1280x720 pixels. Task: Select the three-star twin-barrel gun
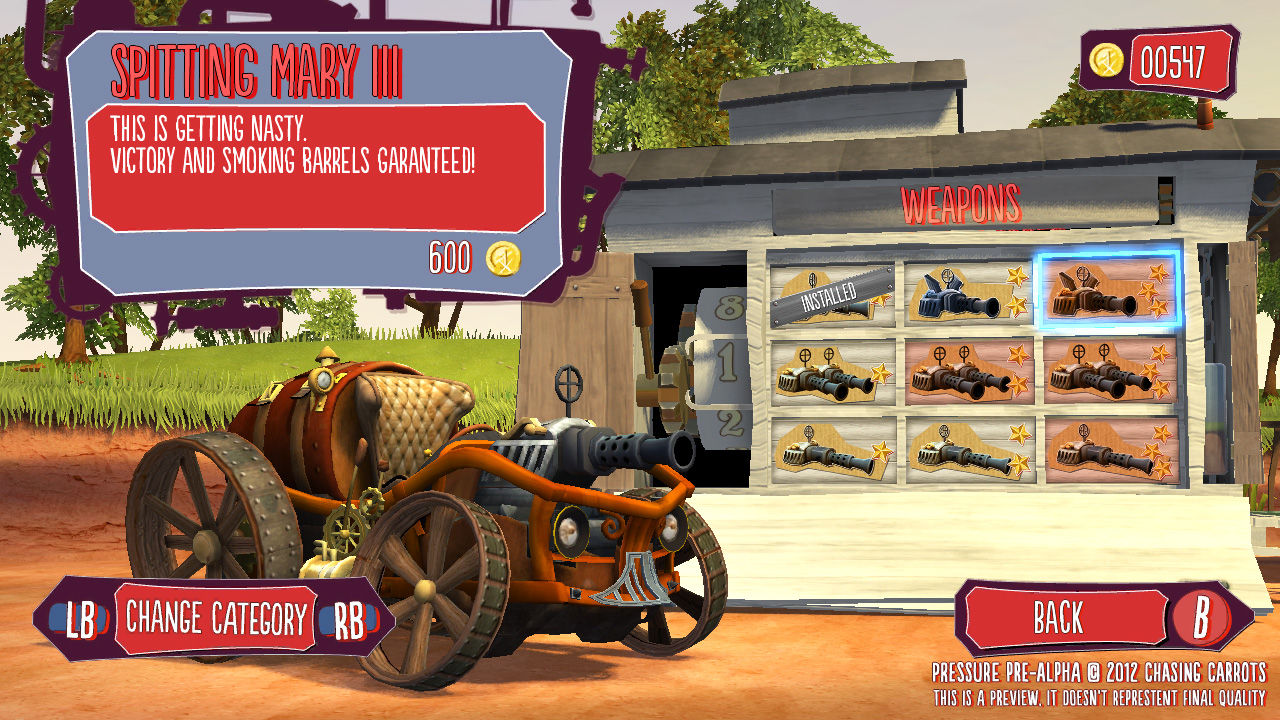[1109, 371]
